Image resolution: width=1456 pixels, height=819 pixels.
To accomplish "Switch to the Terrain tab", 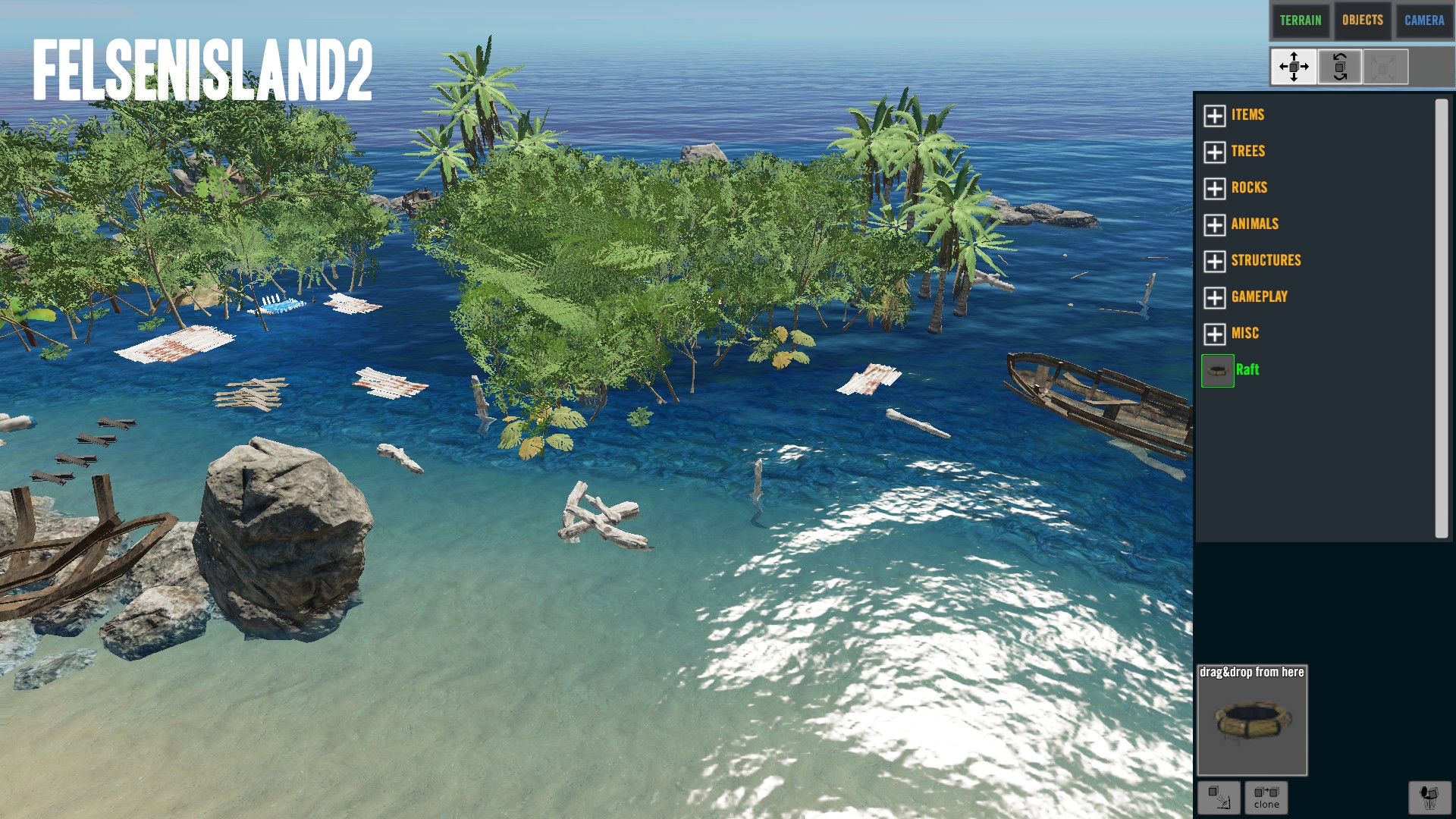I will [x=1300, y=20].
